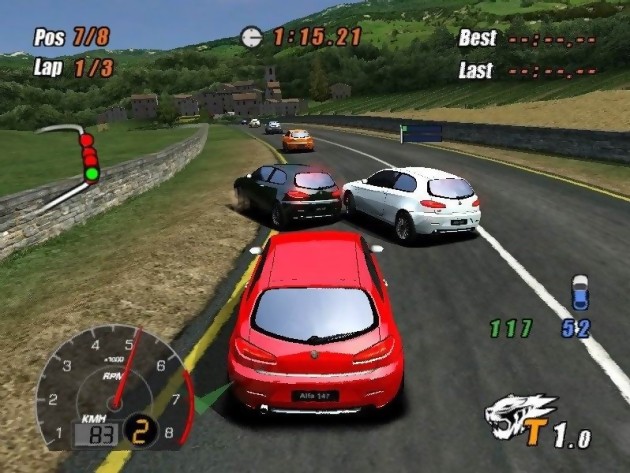Click the traffic light signal icon
Screen dimensions: 630x473
point(89,157)
